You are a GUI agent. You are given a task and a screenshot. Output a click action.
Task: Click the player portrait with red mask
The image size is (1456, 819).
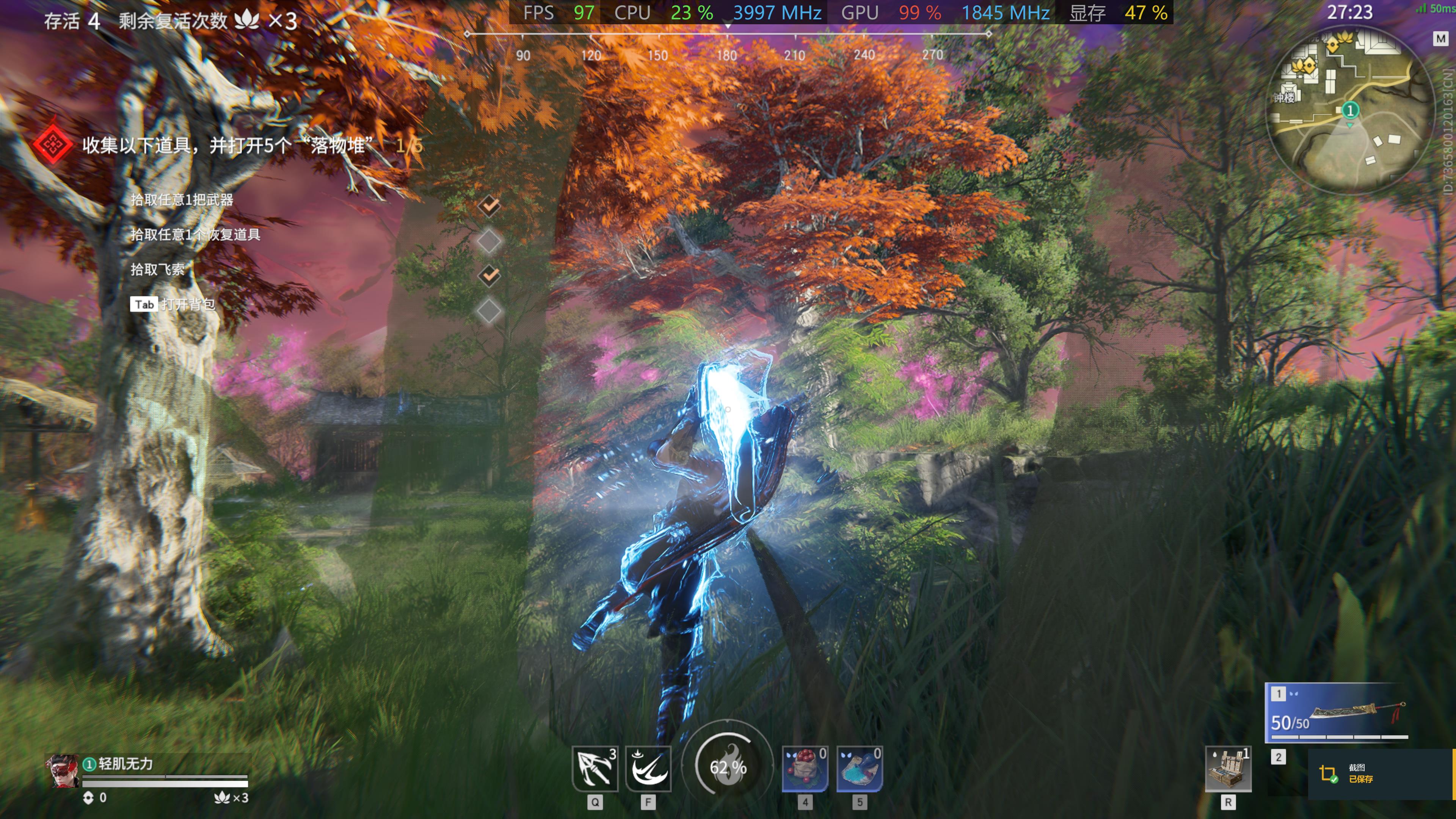pyautogui.click(x=62, y=771)
